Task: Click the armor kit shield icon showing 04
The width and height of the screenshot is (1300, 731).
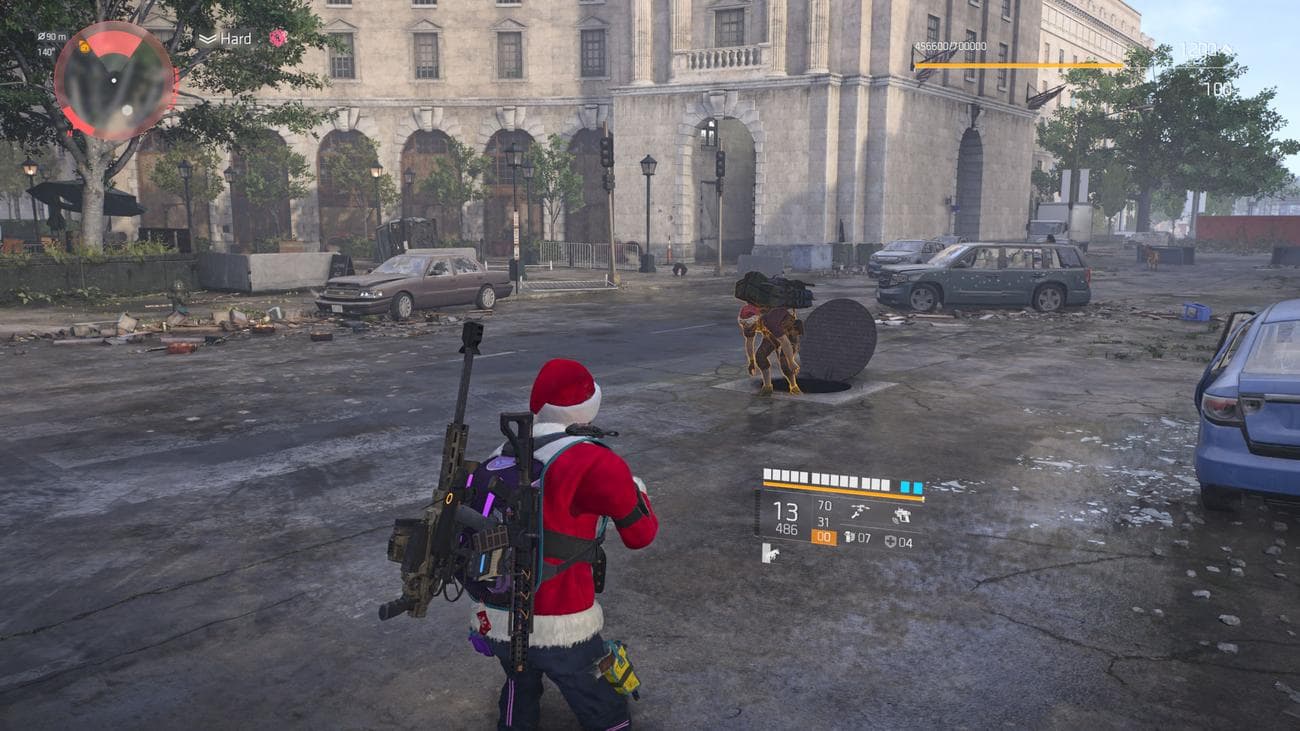Action: click(x=890, y=541)
